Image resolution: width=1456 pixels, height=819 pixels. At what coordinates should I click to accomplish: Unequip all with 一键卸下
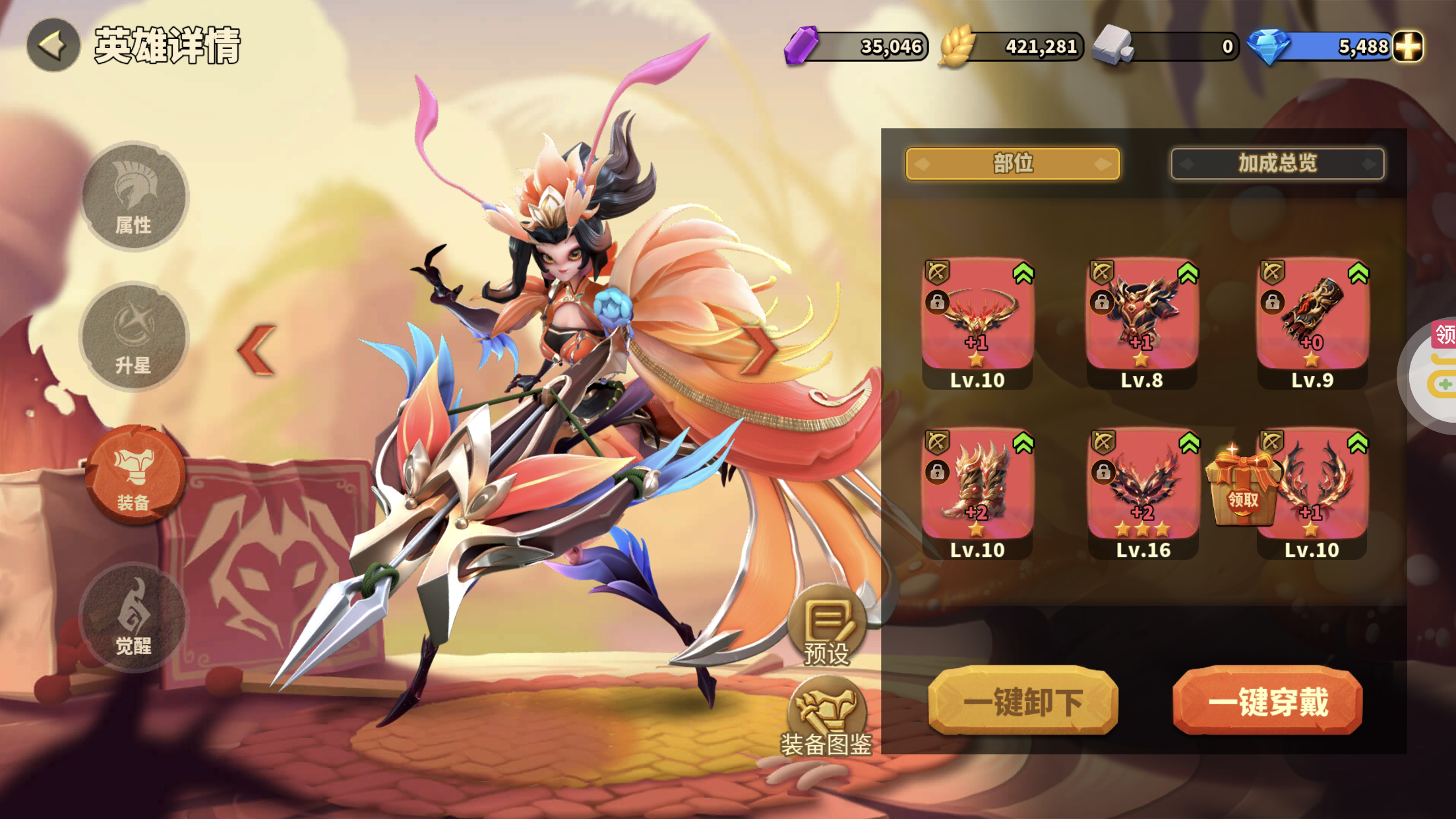point(1023,702)
